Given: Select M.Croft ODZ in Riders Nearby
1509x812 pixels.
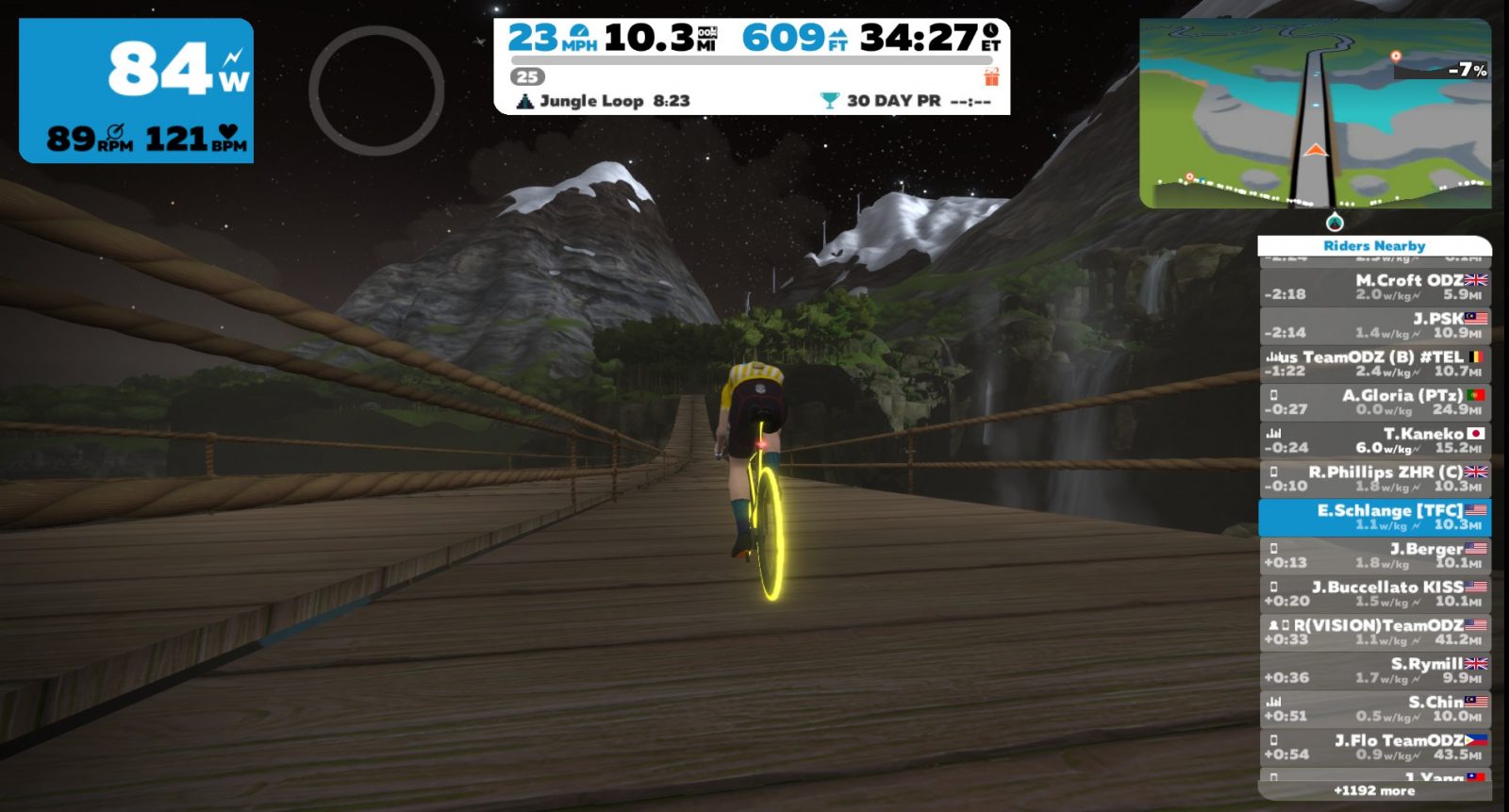Looking at the screenshot, I should tap(1374, 287).
